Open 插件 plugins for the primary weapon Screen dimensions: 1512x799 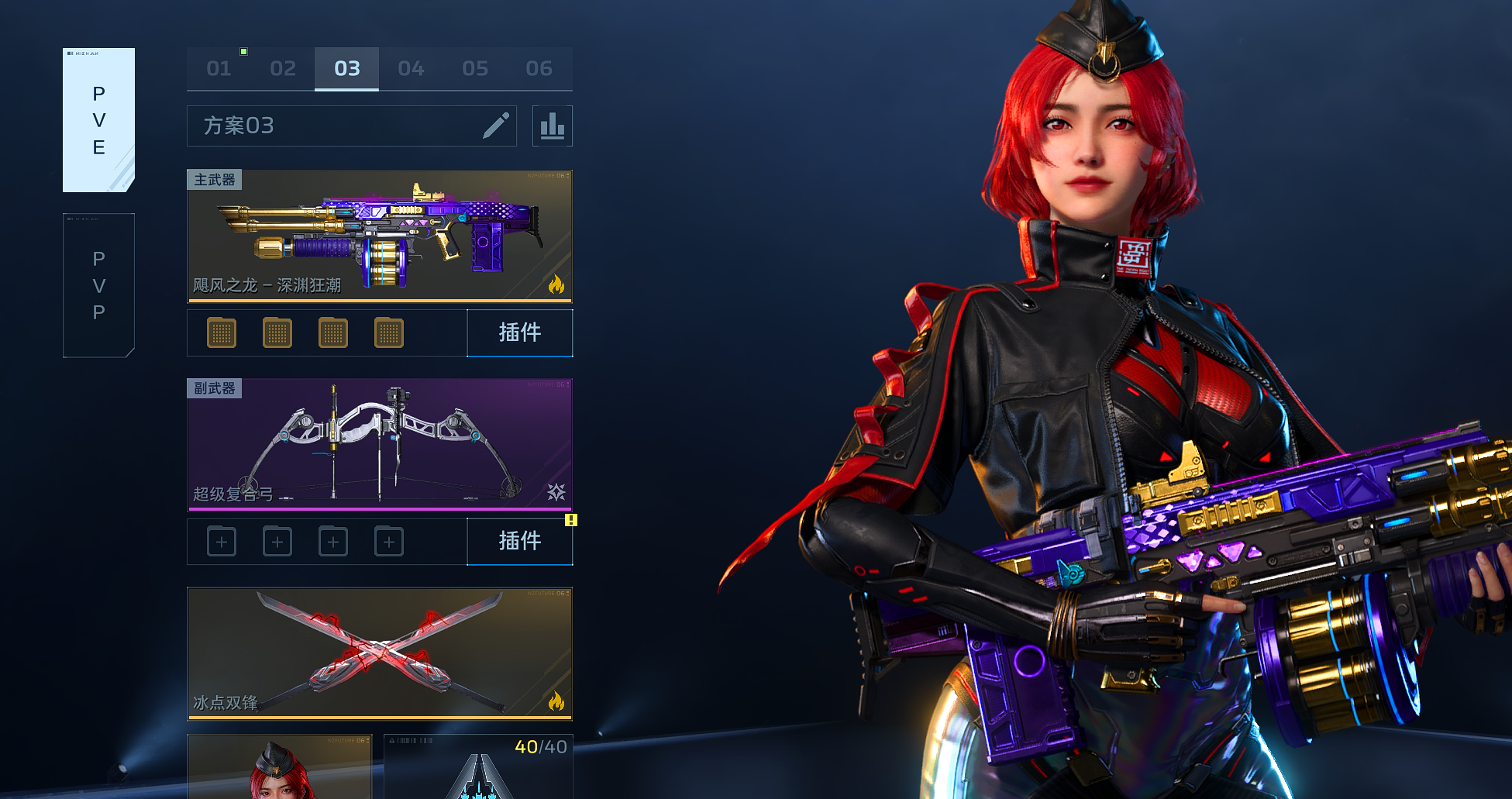[x=520, y=332]
